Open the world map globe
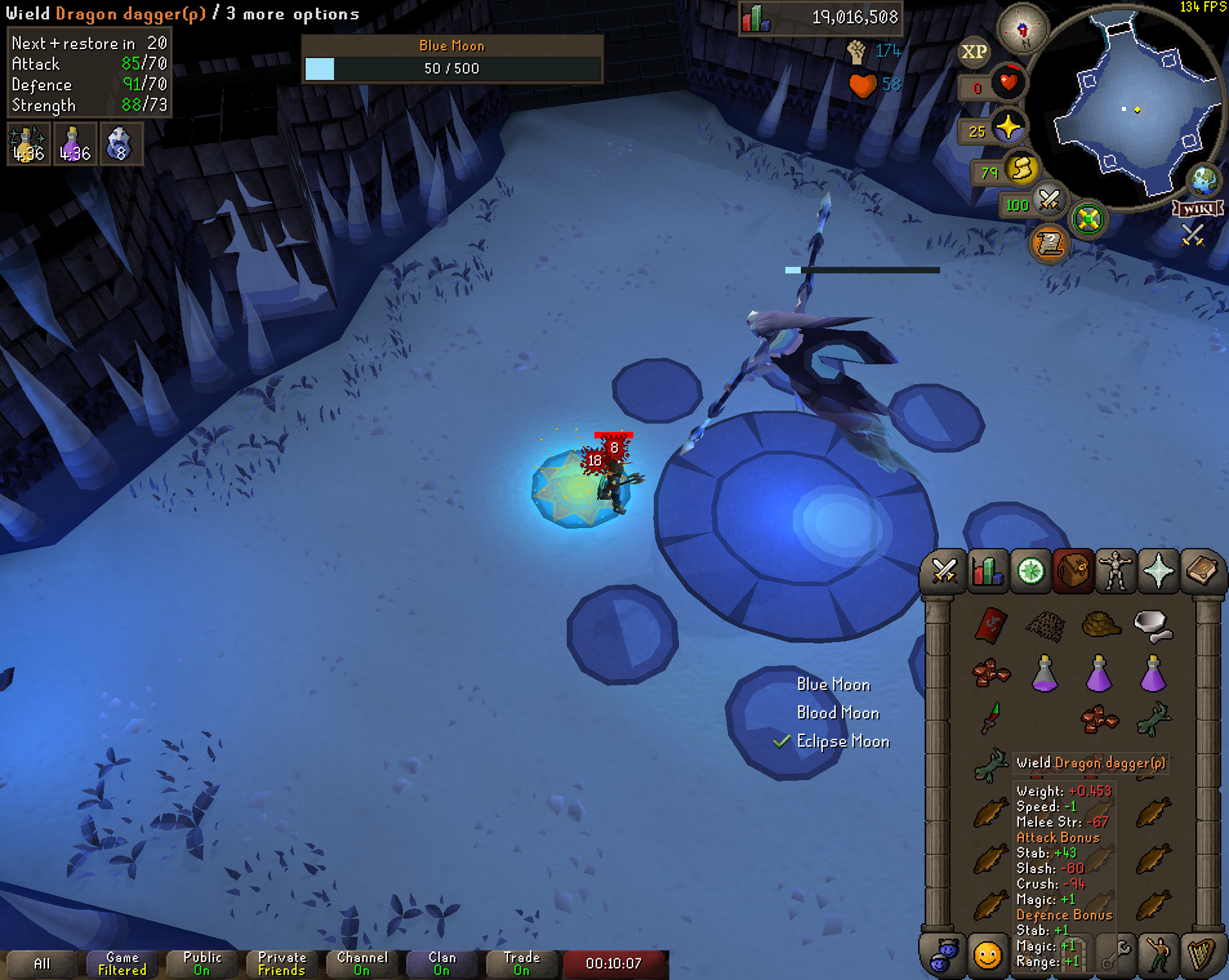 pyautogui.click(x=1204, y=181)
